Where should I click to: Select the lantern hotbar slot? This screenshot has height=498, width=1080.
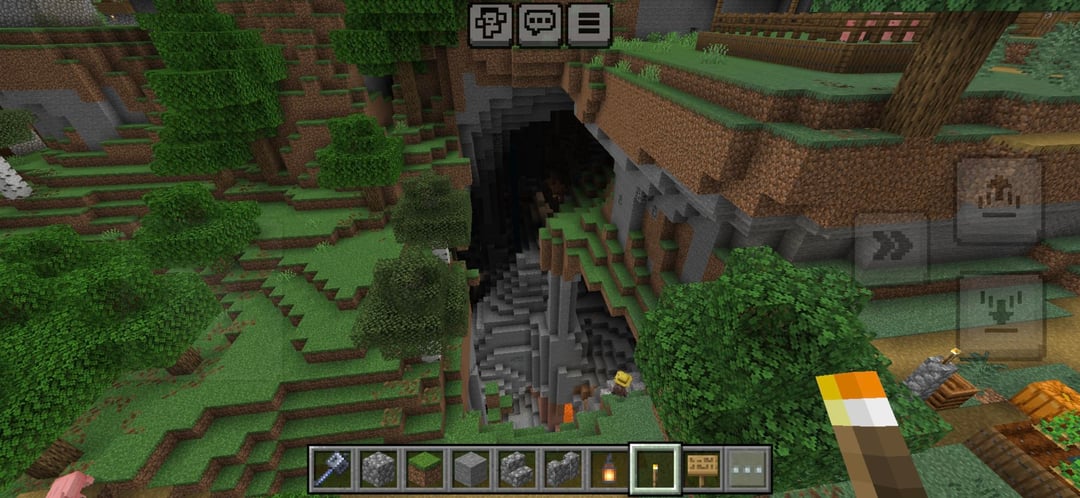(607, 468)
